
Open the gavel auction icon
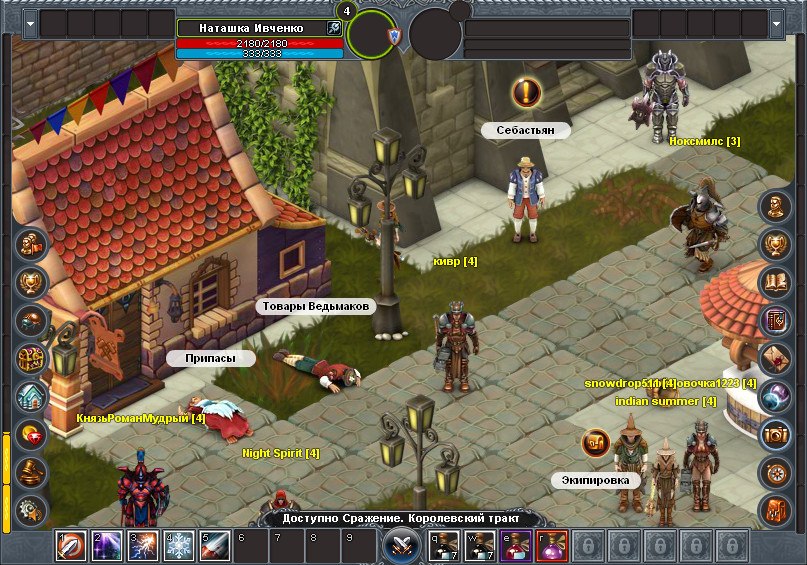click(32, 472)
